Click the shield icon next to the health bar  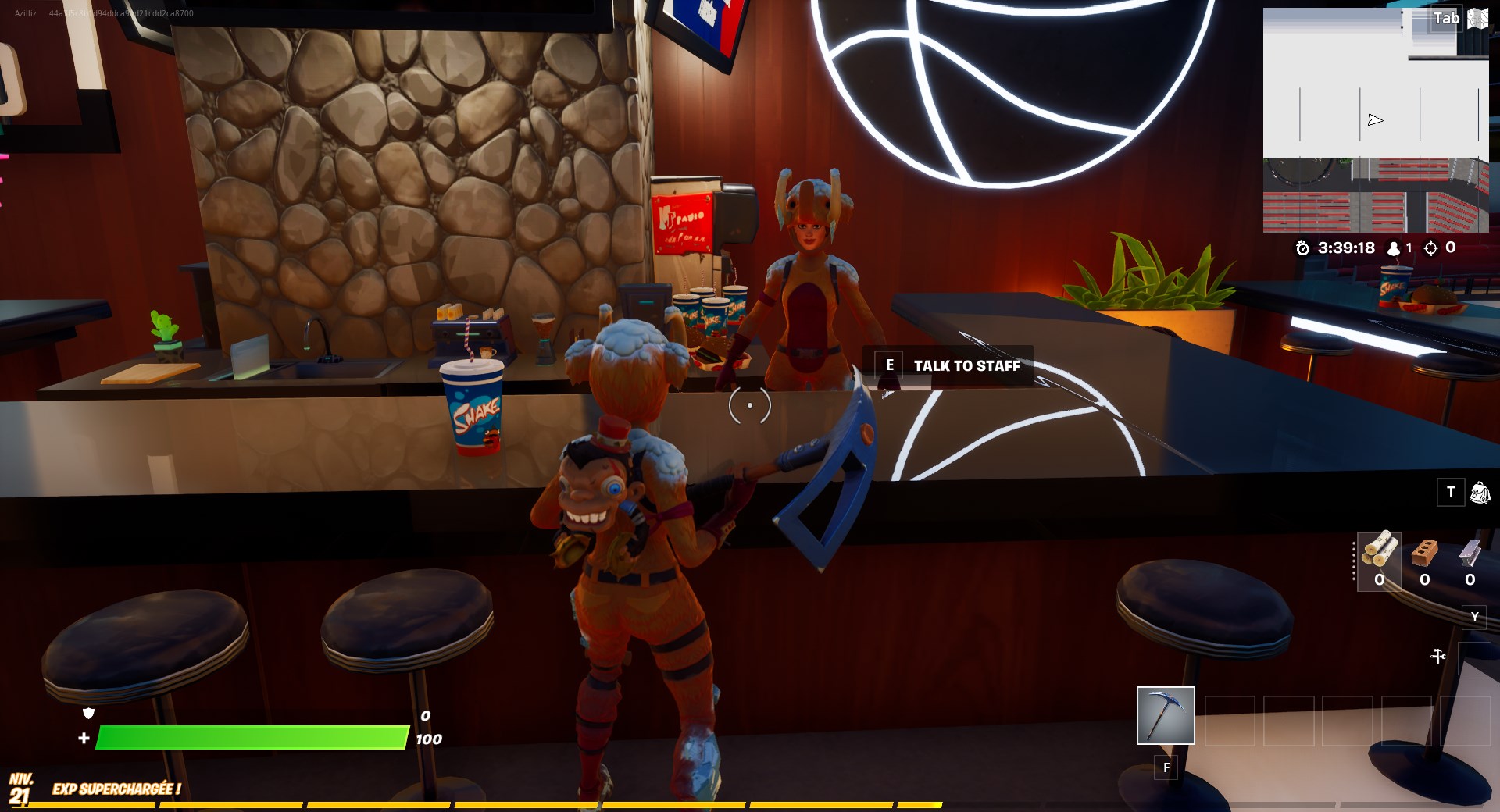point(88,713)
